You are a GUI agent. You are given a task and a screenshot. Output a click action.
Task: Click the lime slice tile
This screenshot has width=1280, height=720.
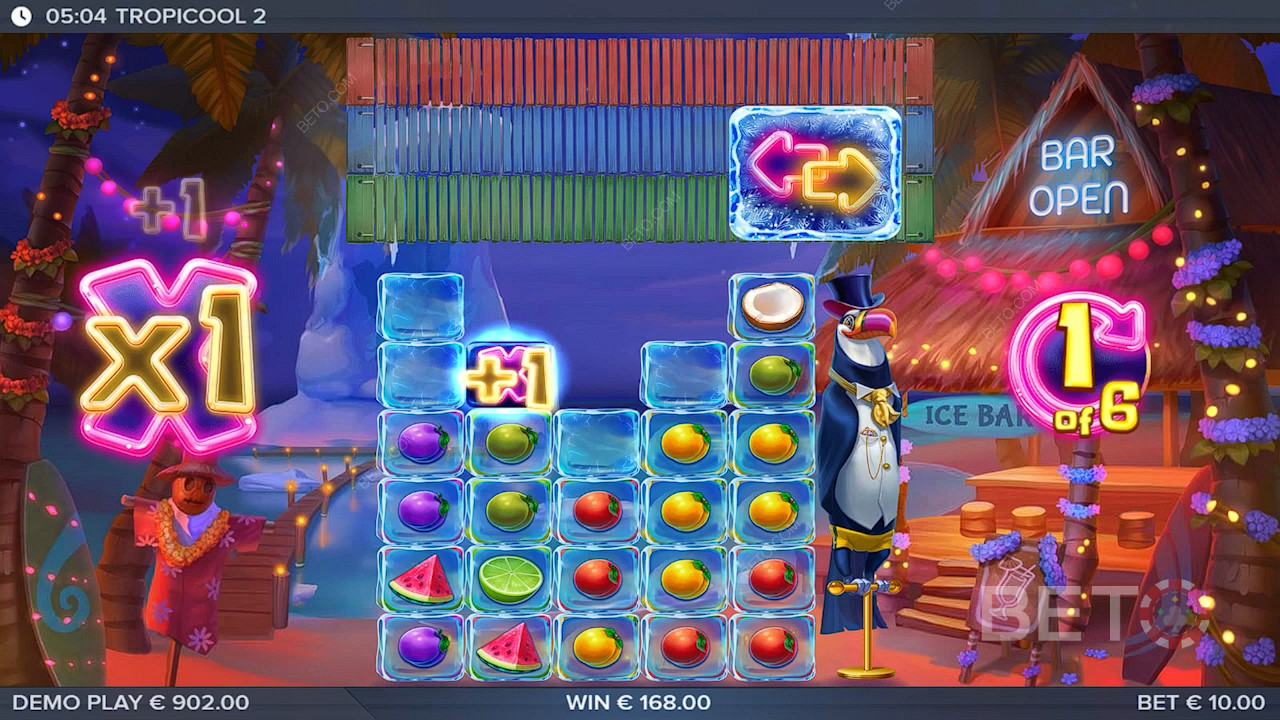coord(510,579)
